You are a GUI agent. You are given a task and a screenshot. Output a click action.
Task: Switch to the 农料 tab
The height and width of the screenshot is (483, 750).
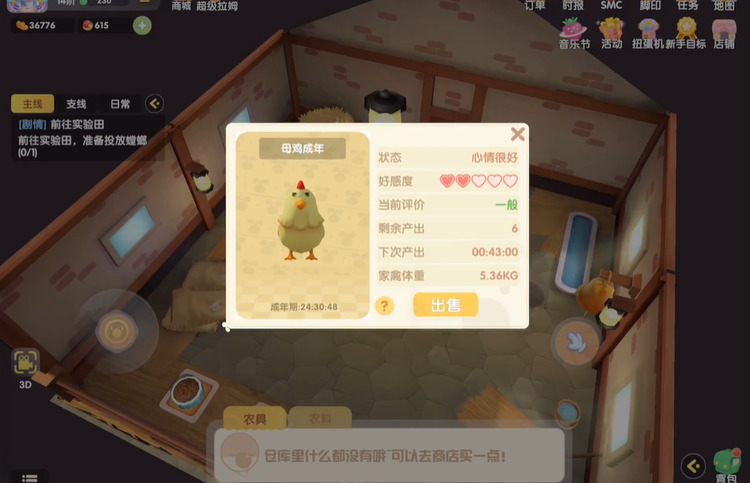coord(320,418)
